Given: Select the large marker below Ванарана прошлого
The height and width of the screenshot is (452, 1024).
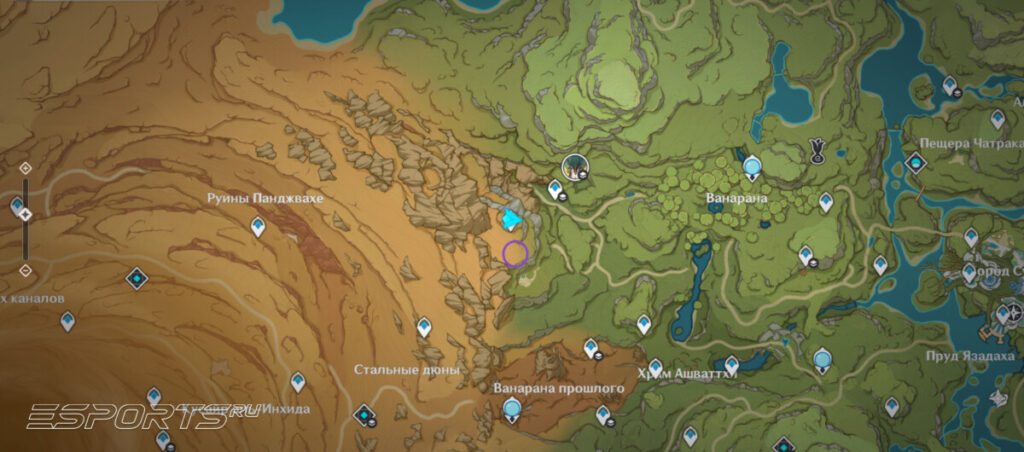Looking at the screenshot, I should pyautogui.click(x=513, y=408).
